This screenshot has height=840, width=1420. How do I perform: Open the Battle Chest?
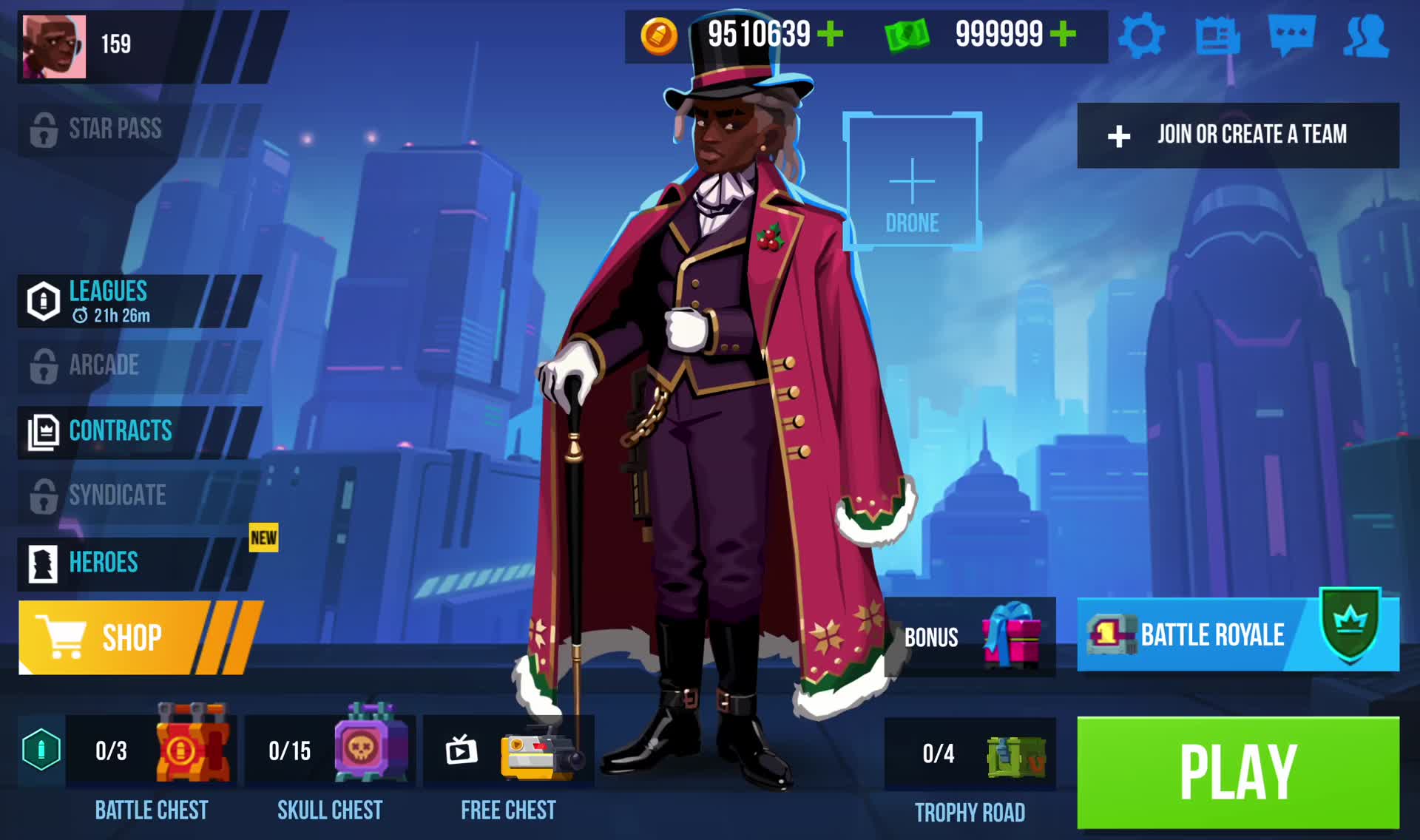tap(152, 751)
